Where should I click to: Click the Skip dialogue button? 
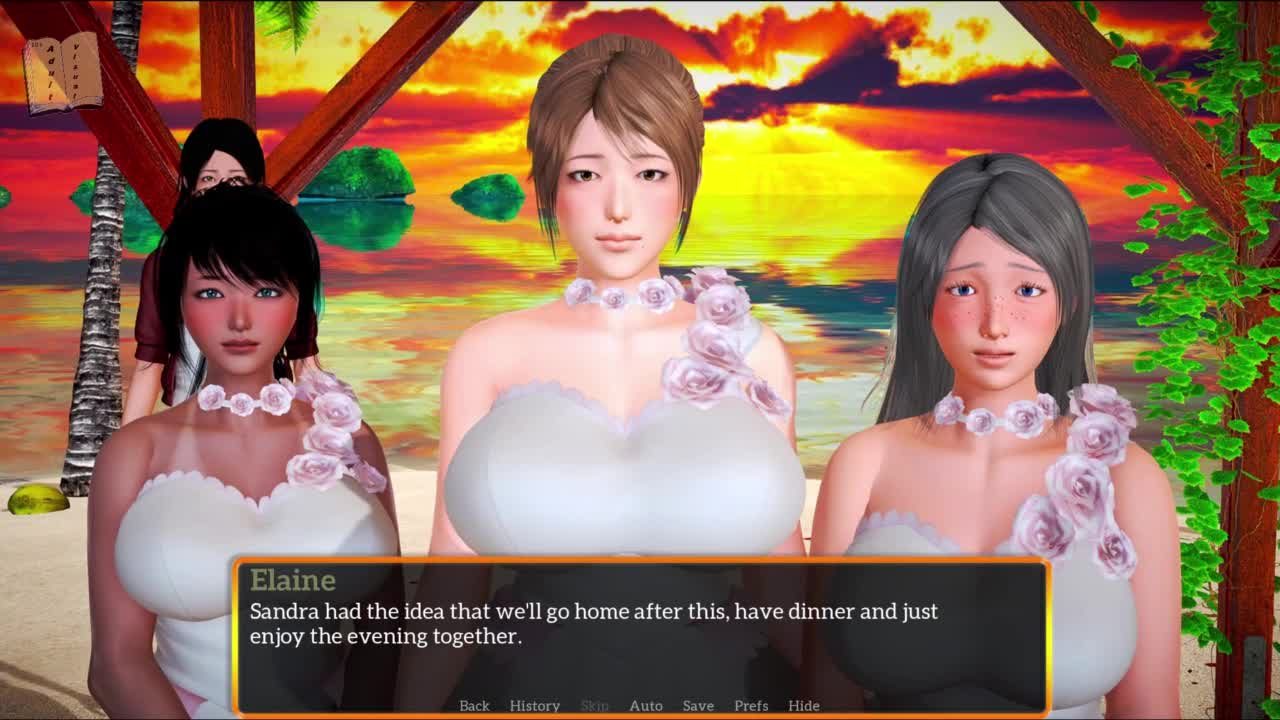pyautogui.click(x=594, y=705)
